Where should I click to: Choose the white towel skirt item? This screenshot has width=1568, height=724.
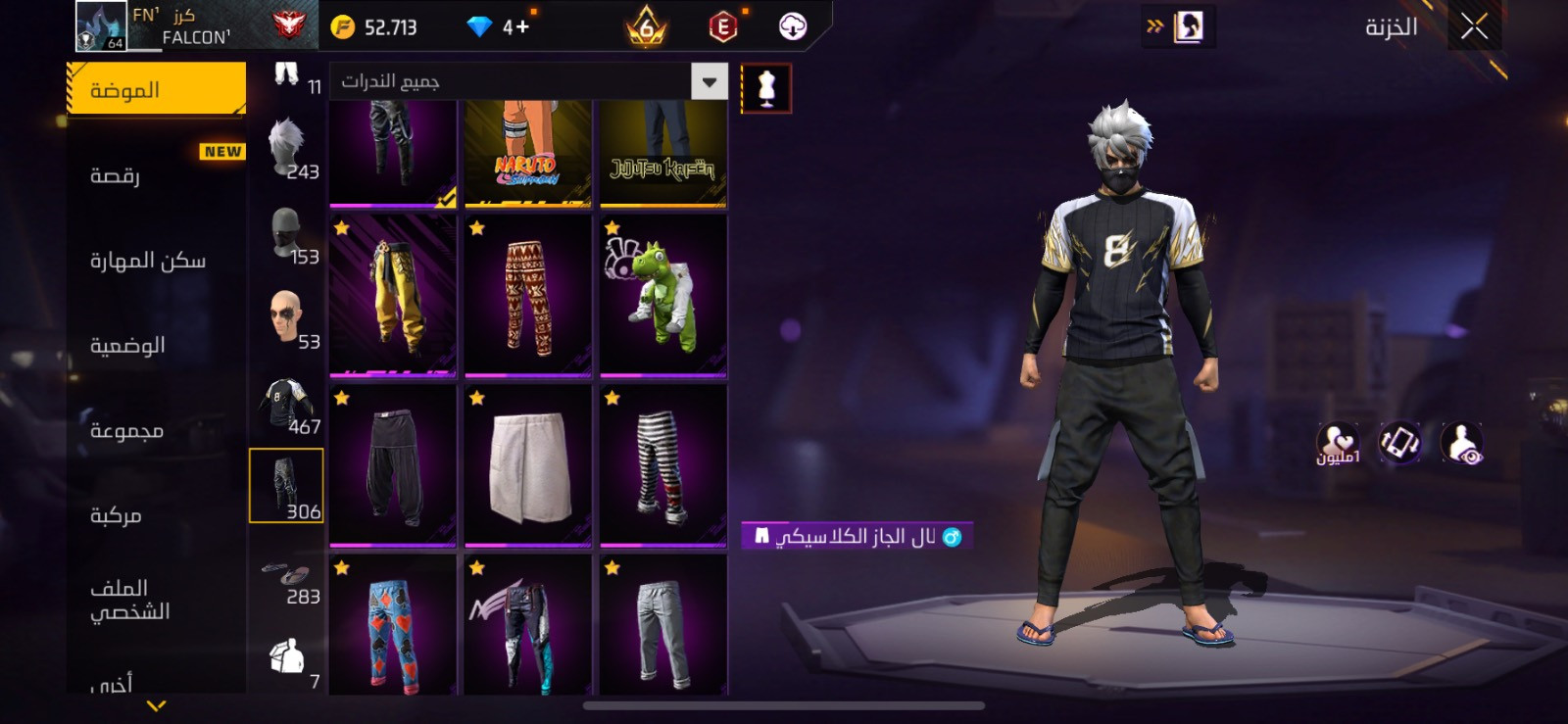(x=528, y=465)
